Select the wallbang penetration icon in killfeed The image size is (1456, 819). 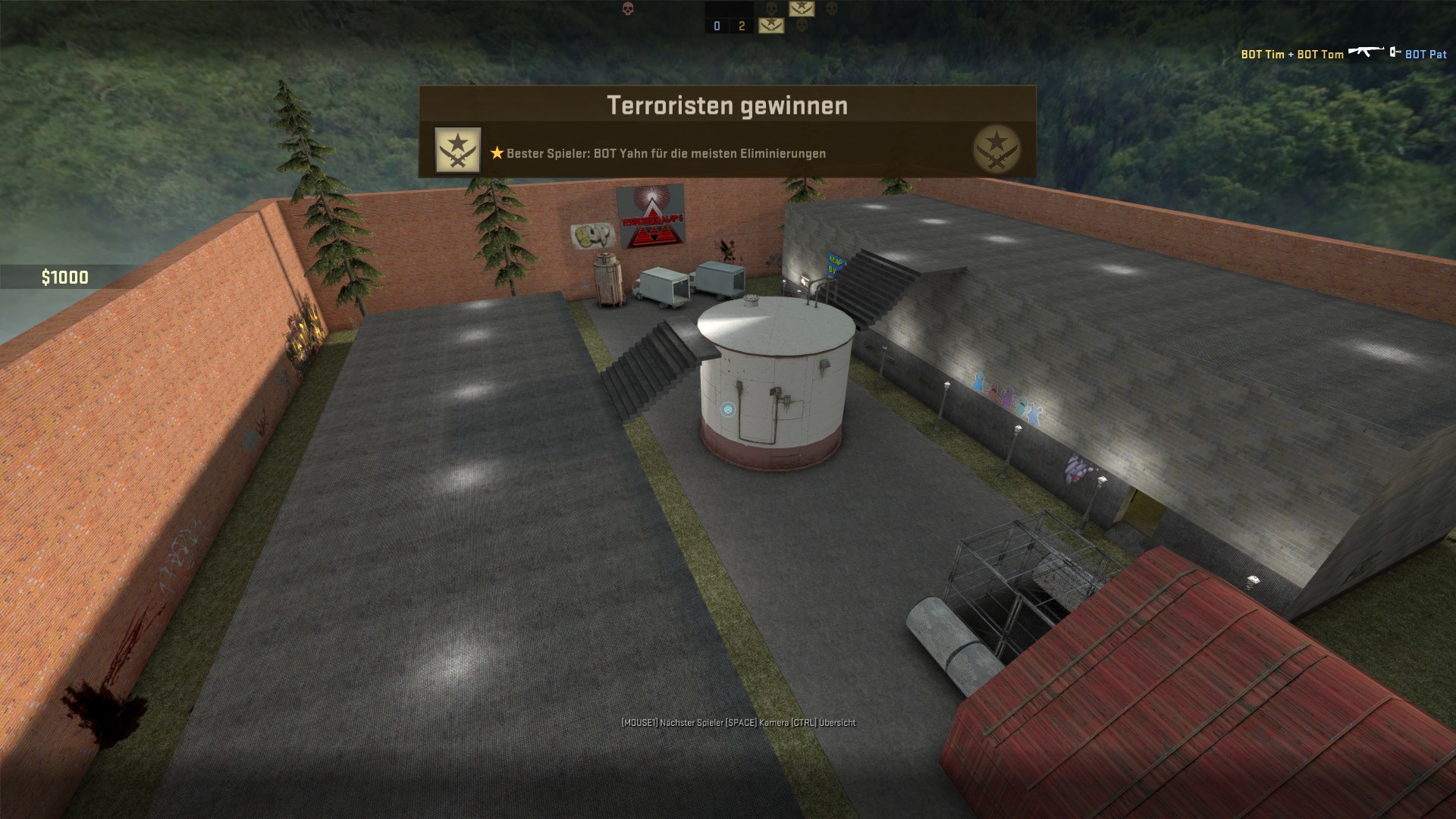point(1393,52)
